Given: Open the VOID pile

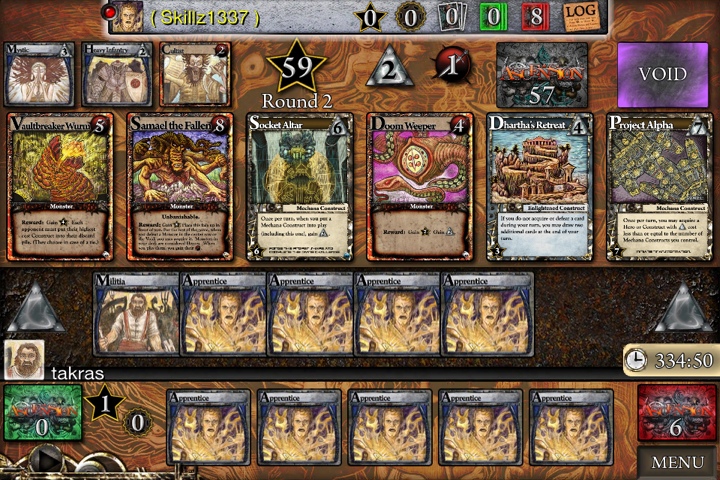Looking at the screenshot, I should pos(662,75).
